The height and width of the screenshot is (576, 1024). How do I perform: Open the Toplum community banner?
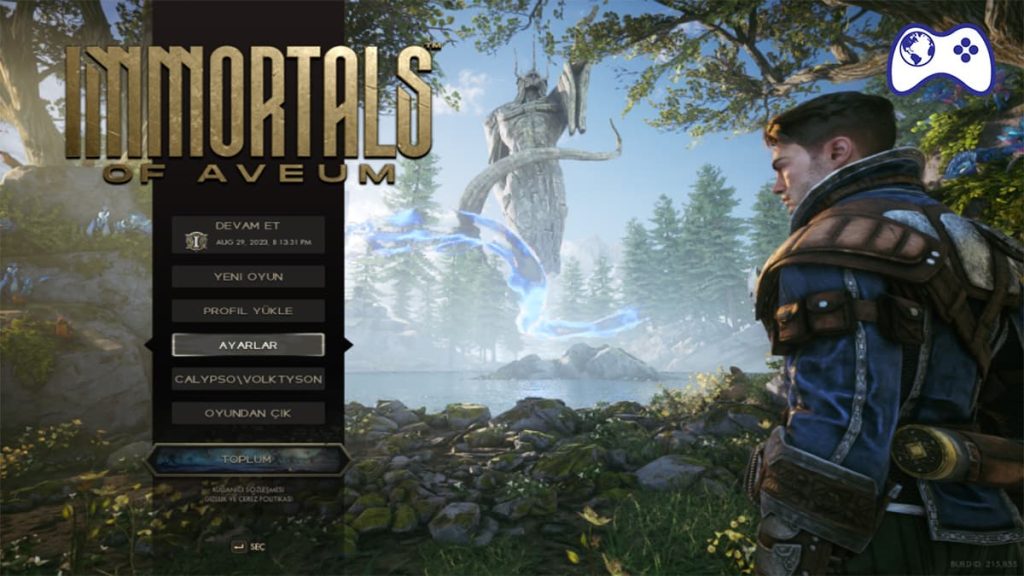click(247, 459)
